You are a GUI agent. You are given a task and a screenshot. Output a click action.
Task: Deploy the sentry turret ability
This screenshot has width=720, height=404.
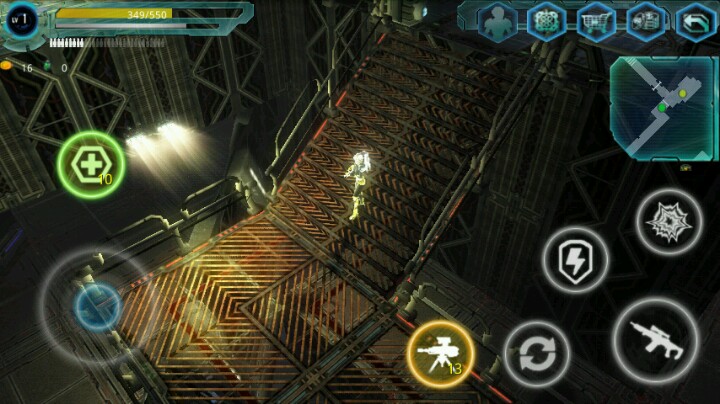point(440,354)
